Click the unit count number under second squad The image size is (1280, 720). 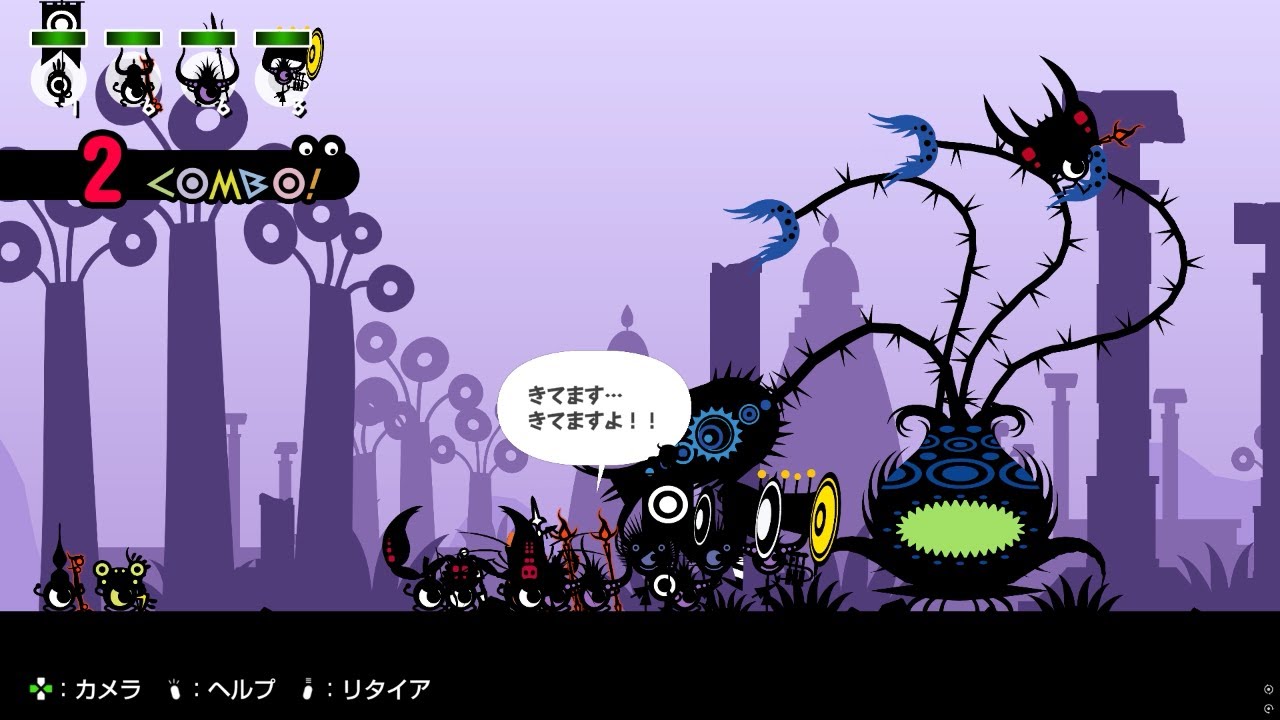148,108
